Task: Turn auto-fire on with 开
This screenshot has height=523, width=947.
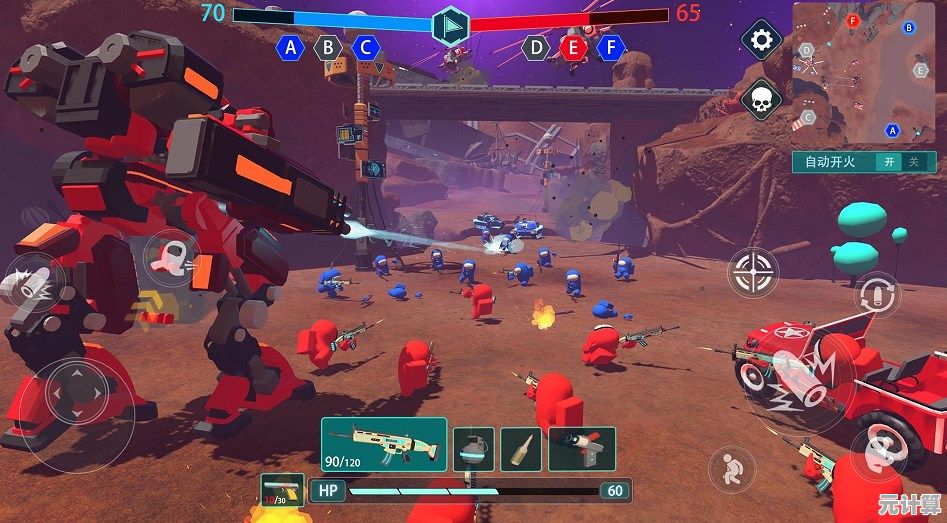Action: [887, 162]
